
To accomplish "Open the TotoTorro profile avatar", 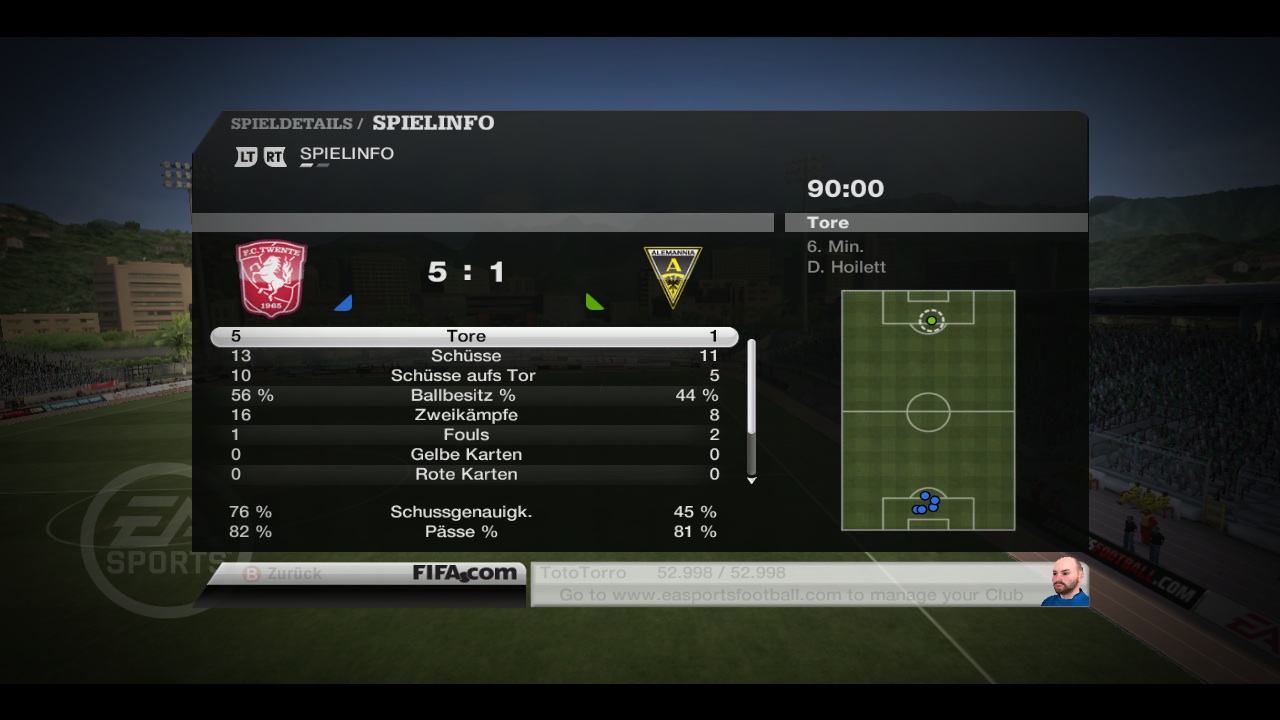I will 1066,582.
